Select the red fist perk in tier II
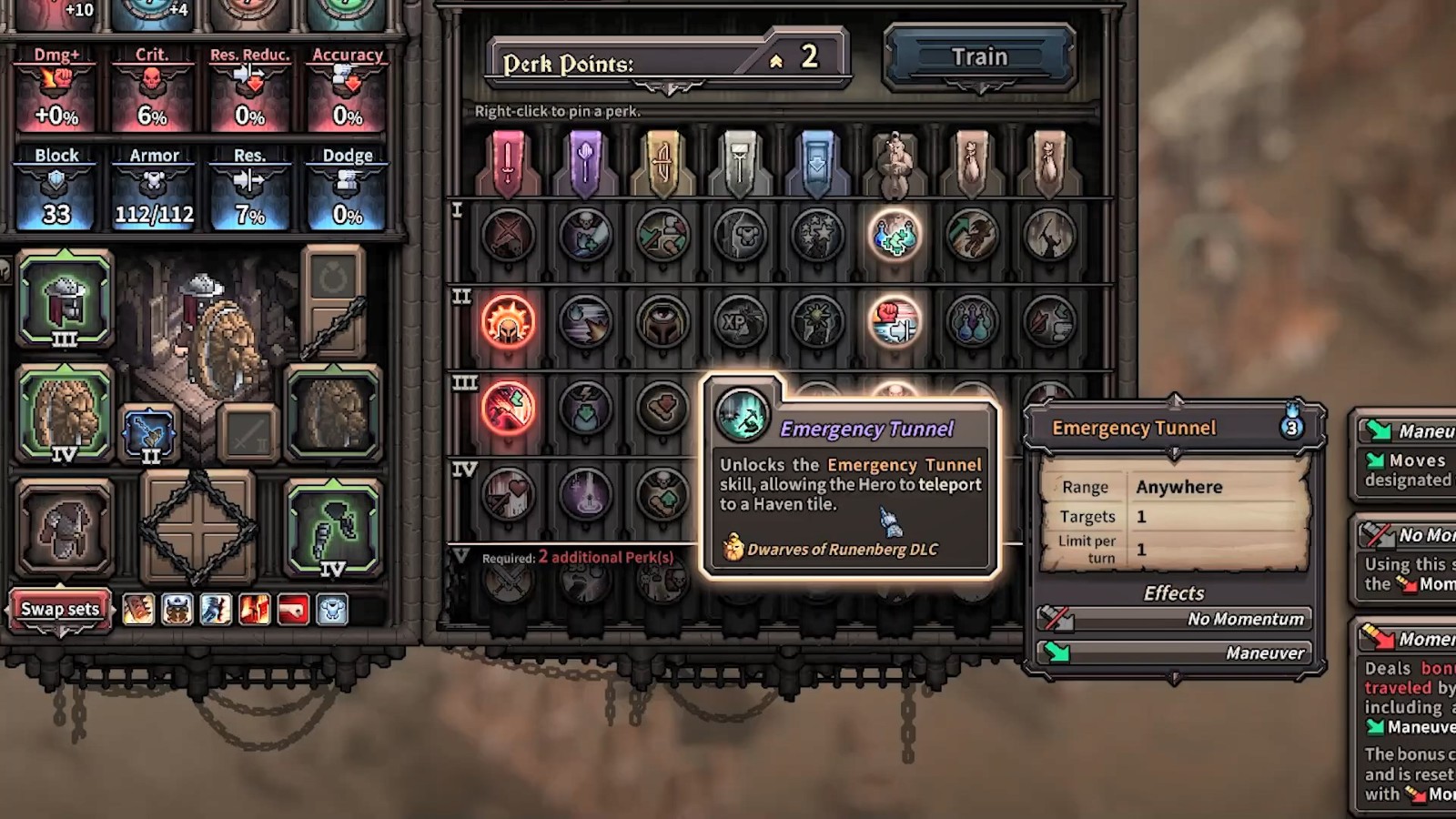The image size is (1456, 819). (895, 322)
